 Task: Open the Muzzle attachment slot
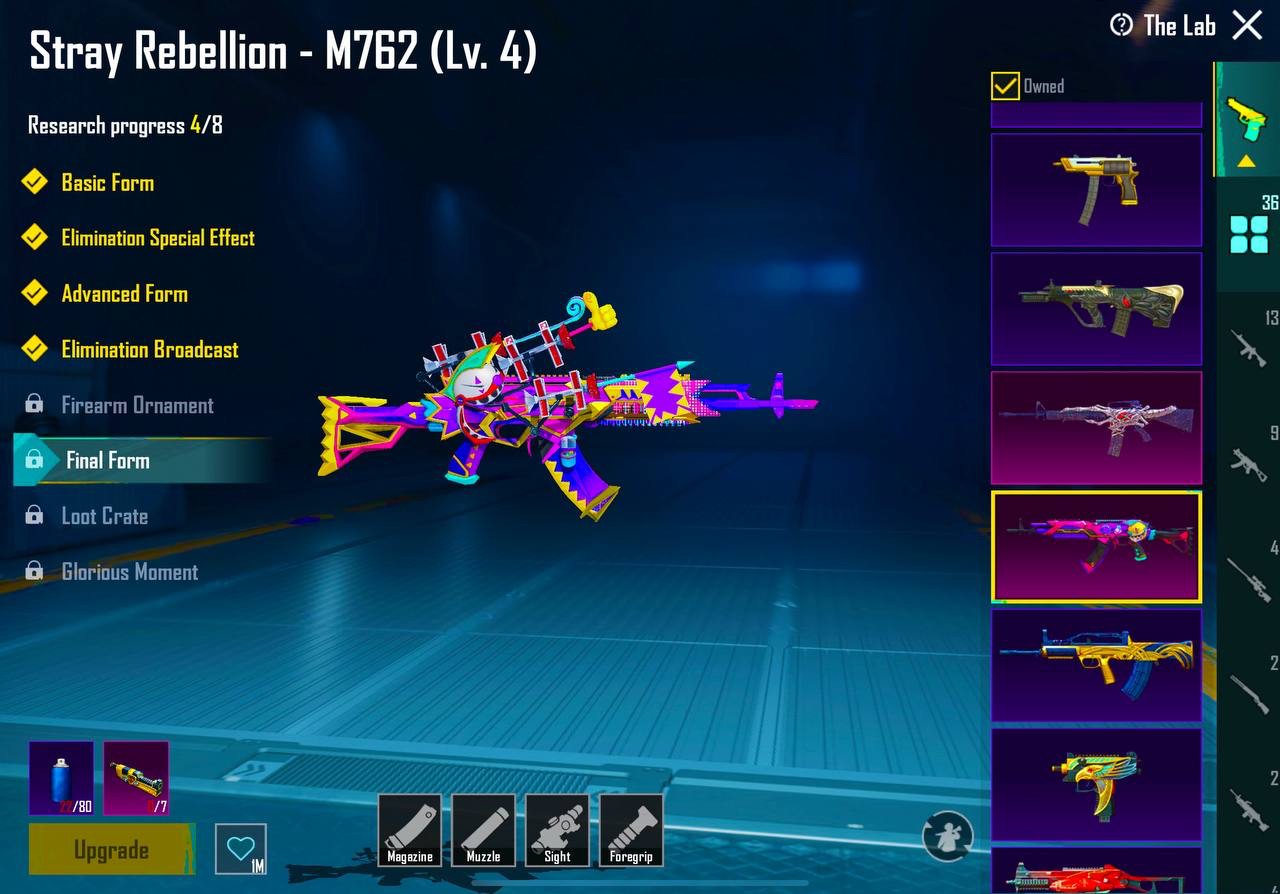coord(484,830)
